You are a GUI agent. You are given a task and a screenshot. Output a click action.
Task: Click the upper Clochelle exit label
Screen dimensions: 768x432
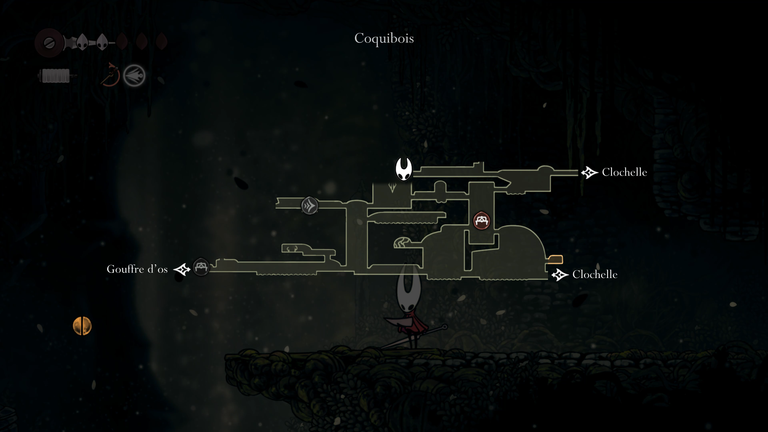point(624,172)
